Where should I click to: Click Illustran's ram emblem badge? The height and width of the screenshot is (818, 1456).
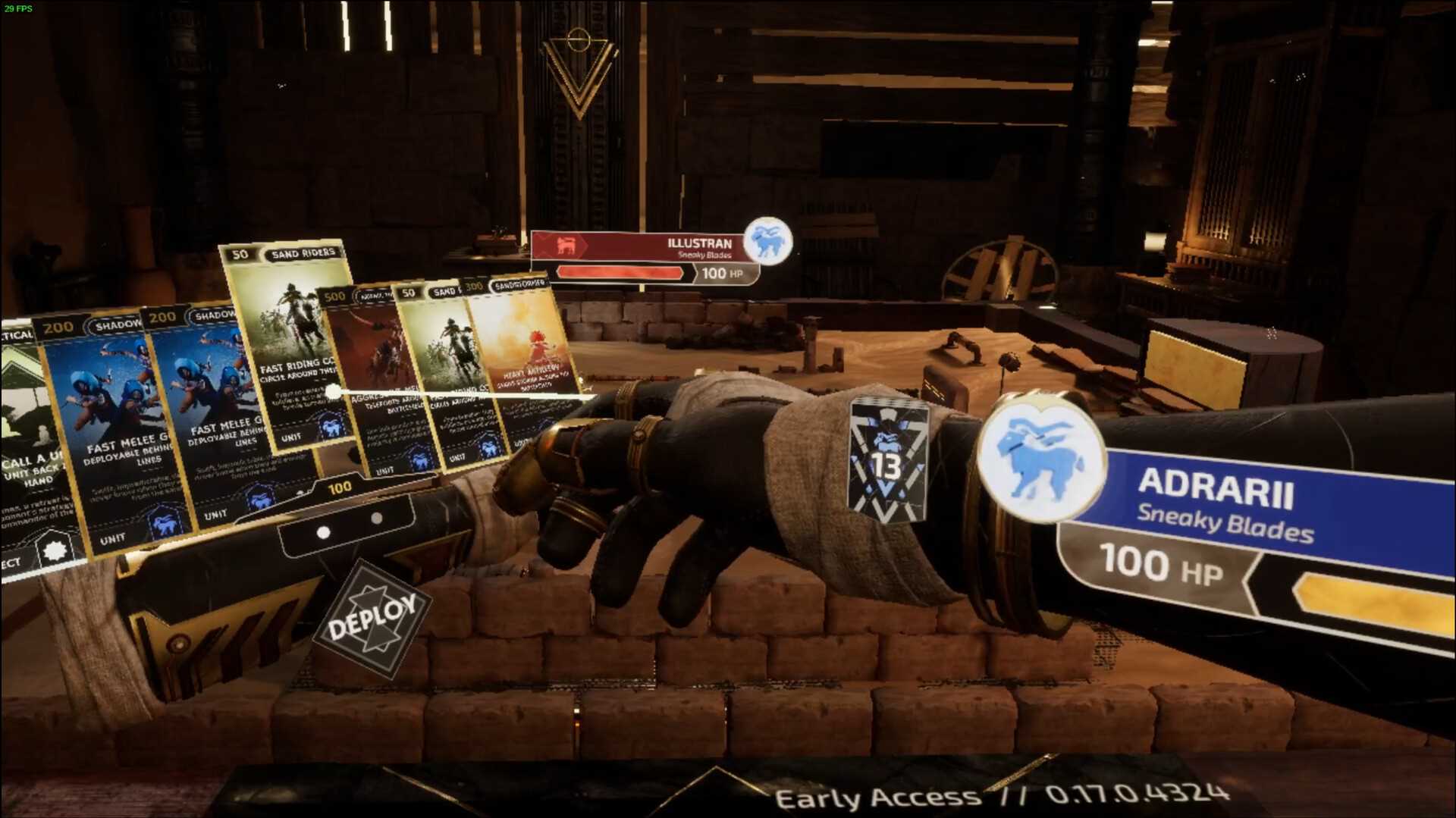tap(767, 243)
